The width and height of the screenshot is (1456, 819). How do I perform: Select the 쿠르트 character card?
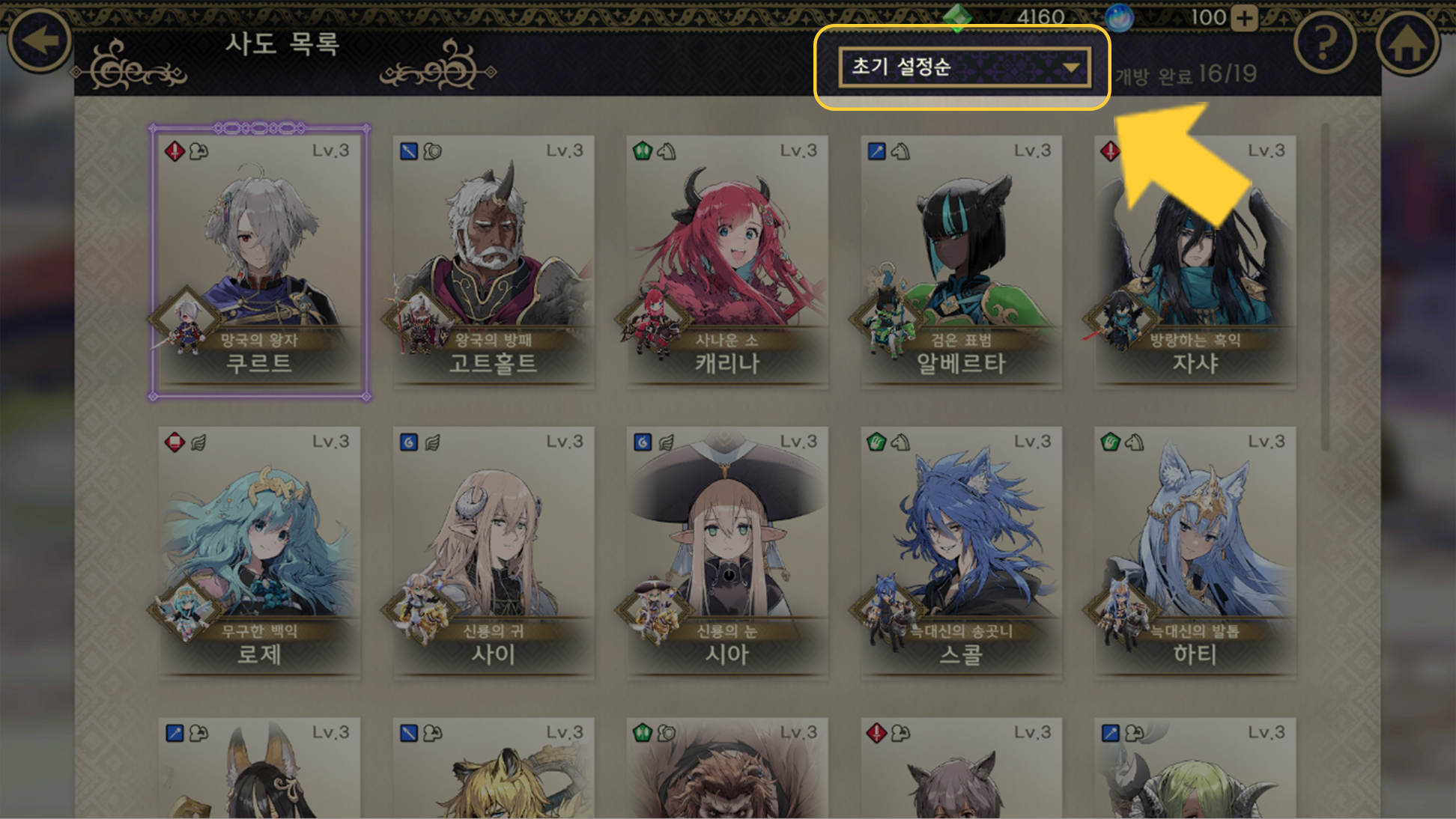(259, 261)
